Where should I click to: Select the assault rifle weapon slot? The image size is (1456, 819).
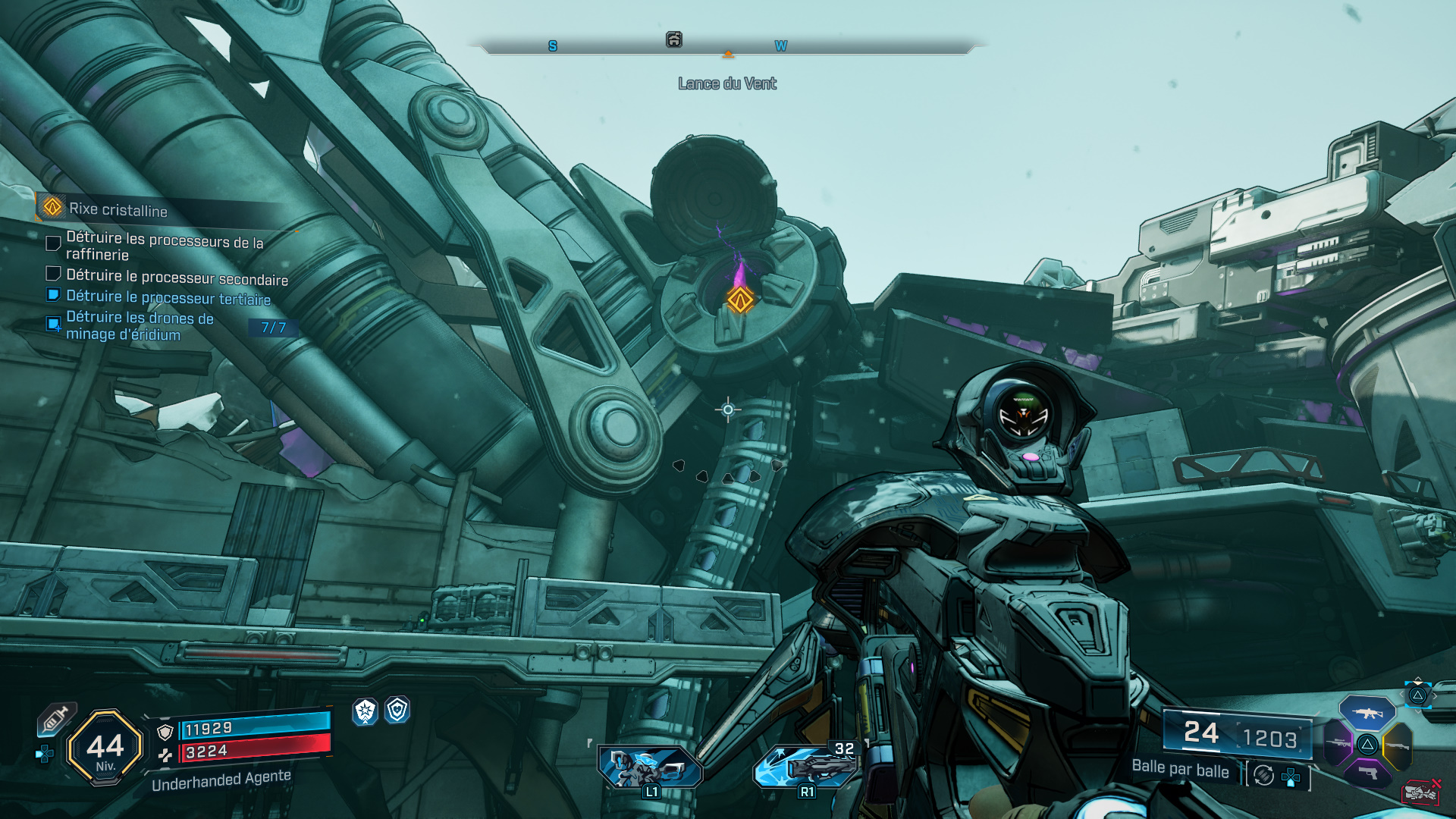pyautogui.click(x=1367, y=713)
